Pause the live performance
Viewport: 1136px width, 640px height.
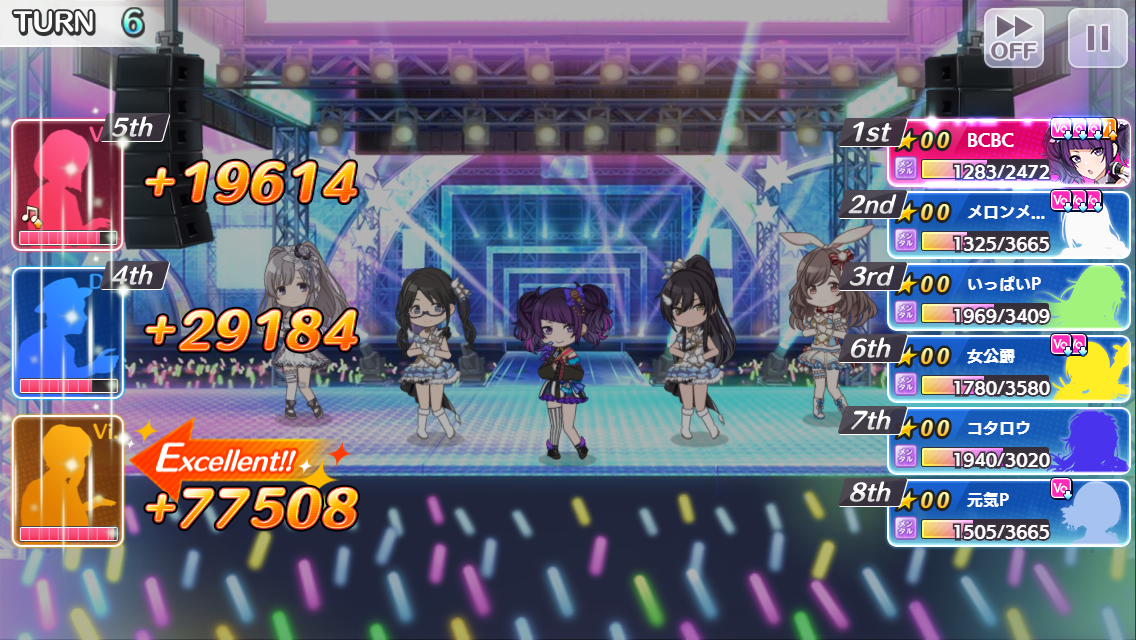[x=1097, y=38]
